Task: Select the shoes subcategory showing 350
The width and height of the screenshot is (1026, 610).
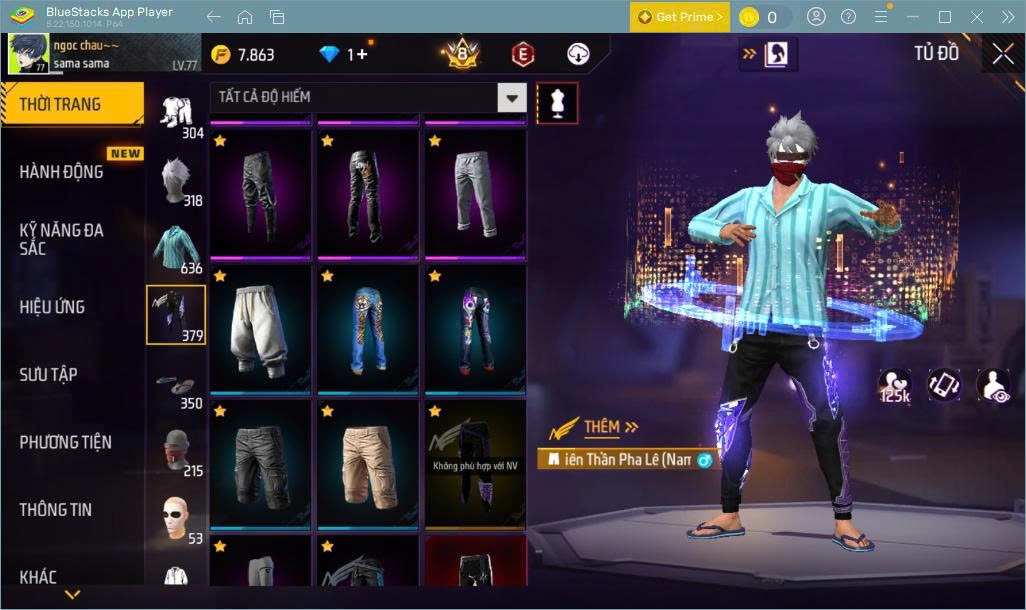Action: point(178,385)
